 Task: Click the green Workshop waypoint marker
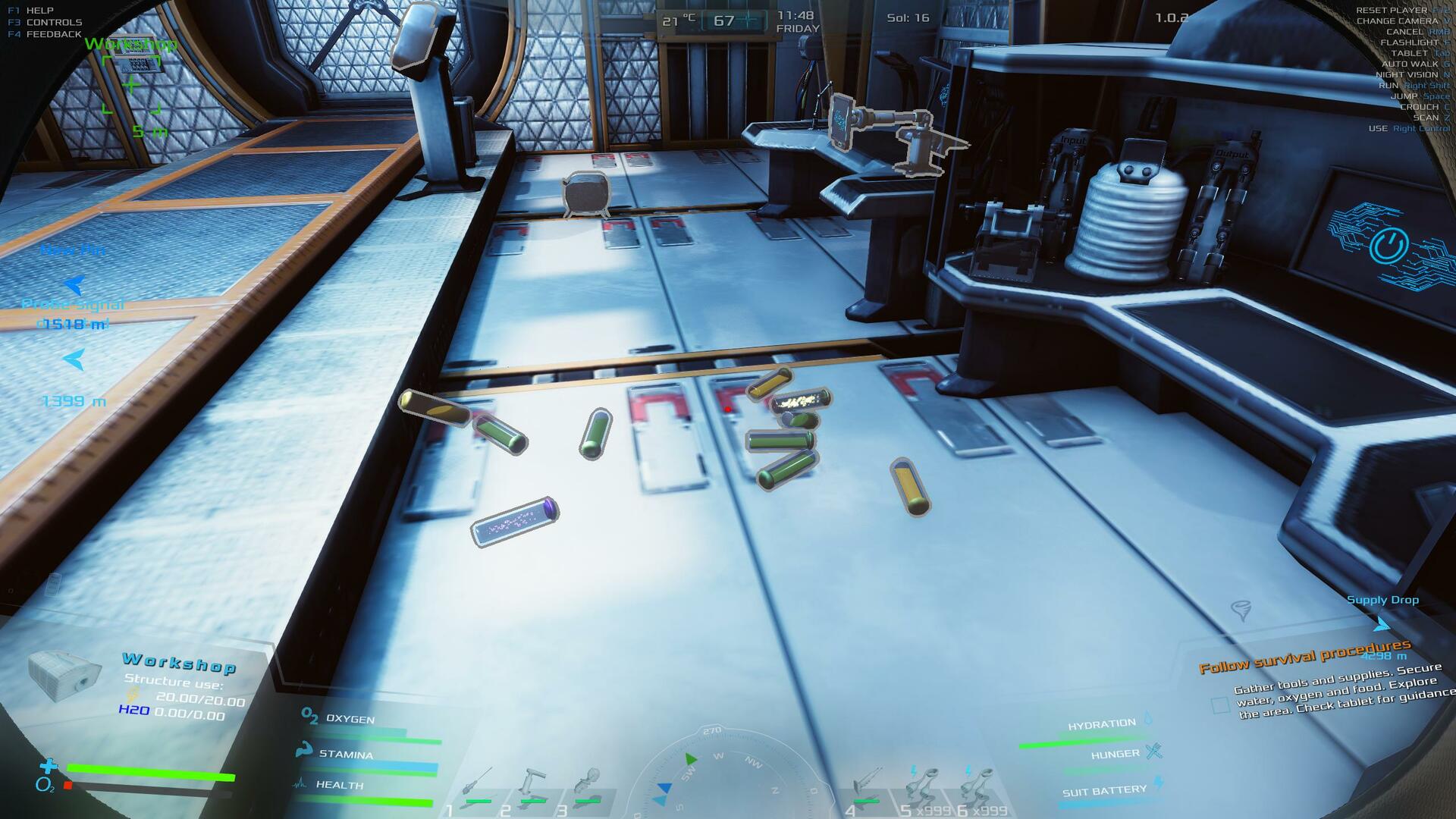pos(131,85)
